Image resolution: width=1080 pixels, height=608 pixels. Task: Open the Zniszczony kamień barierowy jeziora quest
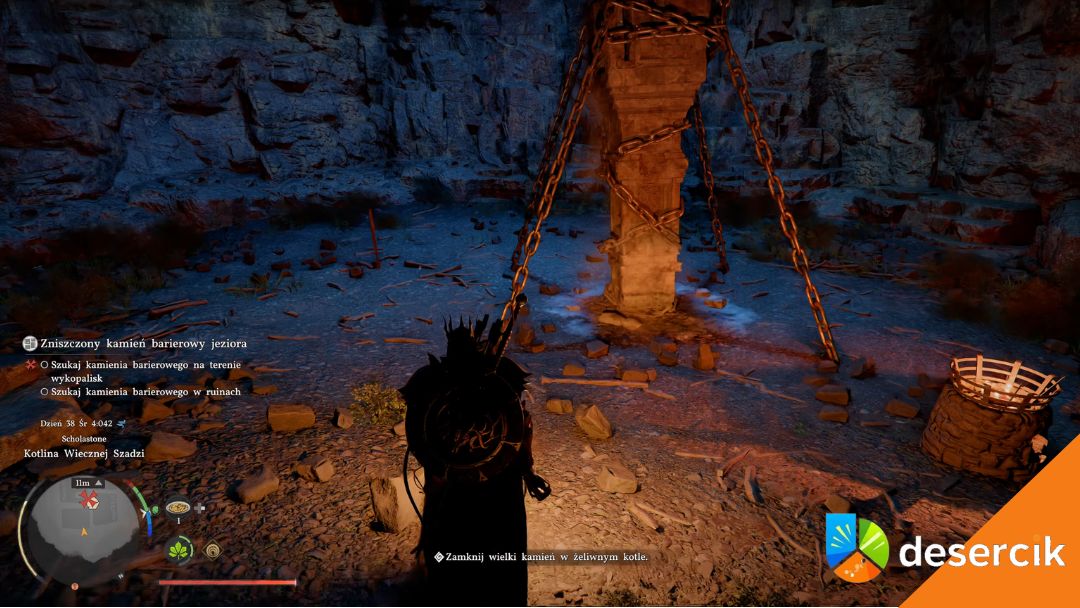(x=143, y=343)
